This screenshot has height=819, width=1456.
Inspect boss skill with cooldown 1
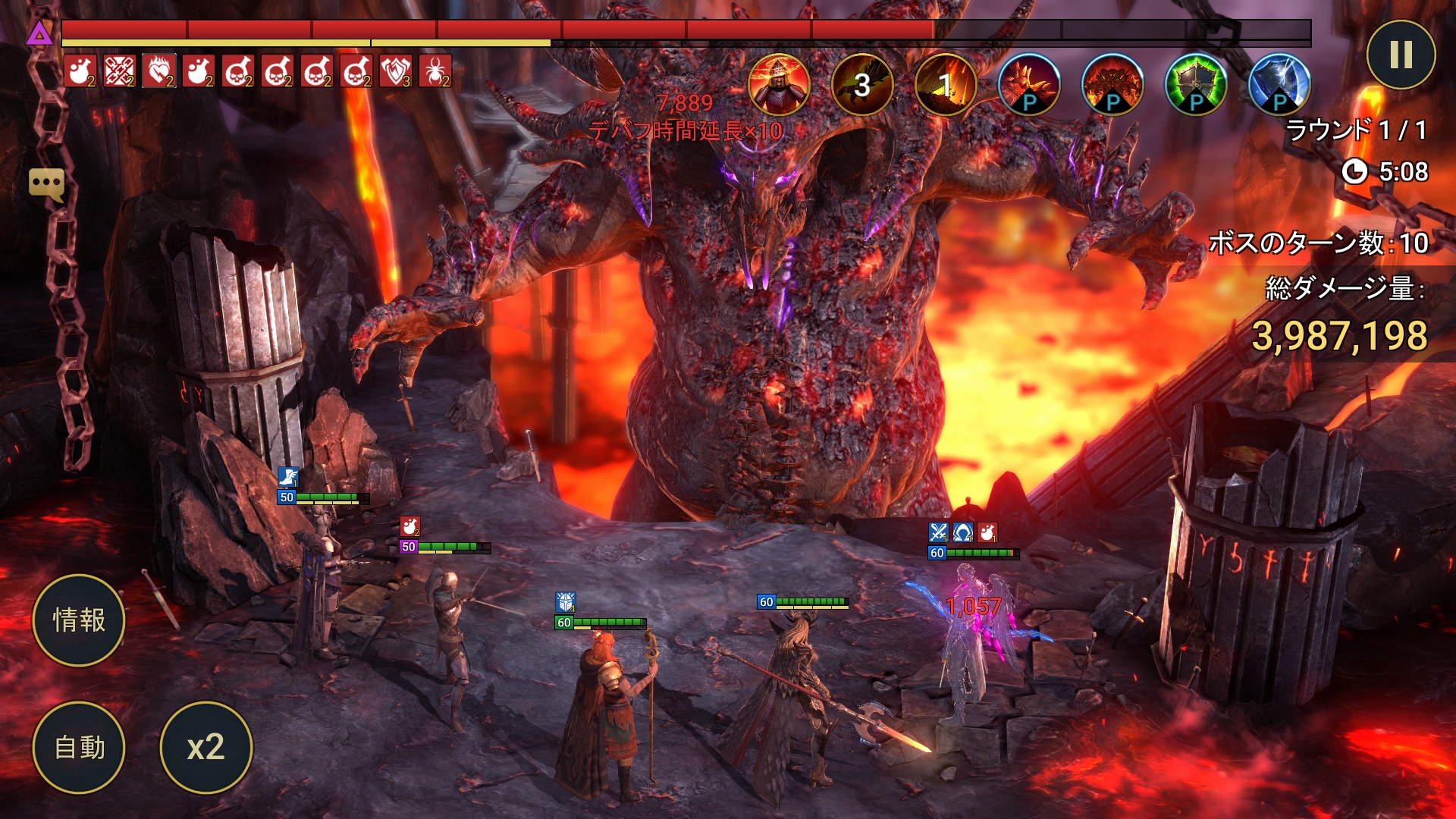[x=946, y=84]
